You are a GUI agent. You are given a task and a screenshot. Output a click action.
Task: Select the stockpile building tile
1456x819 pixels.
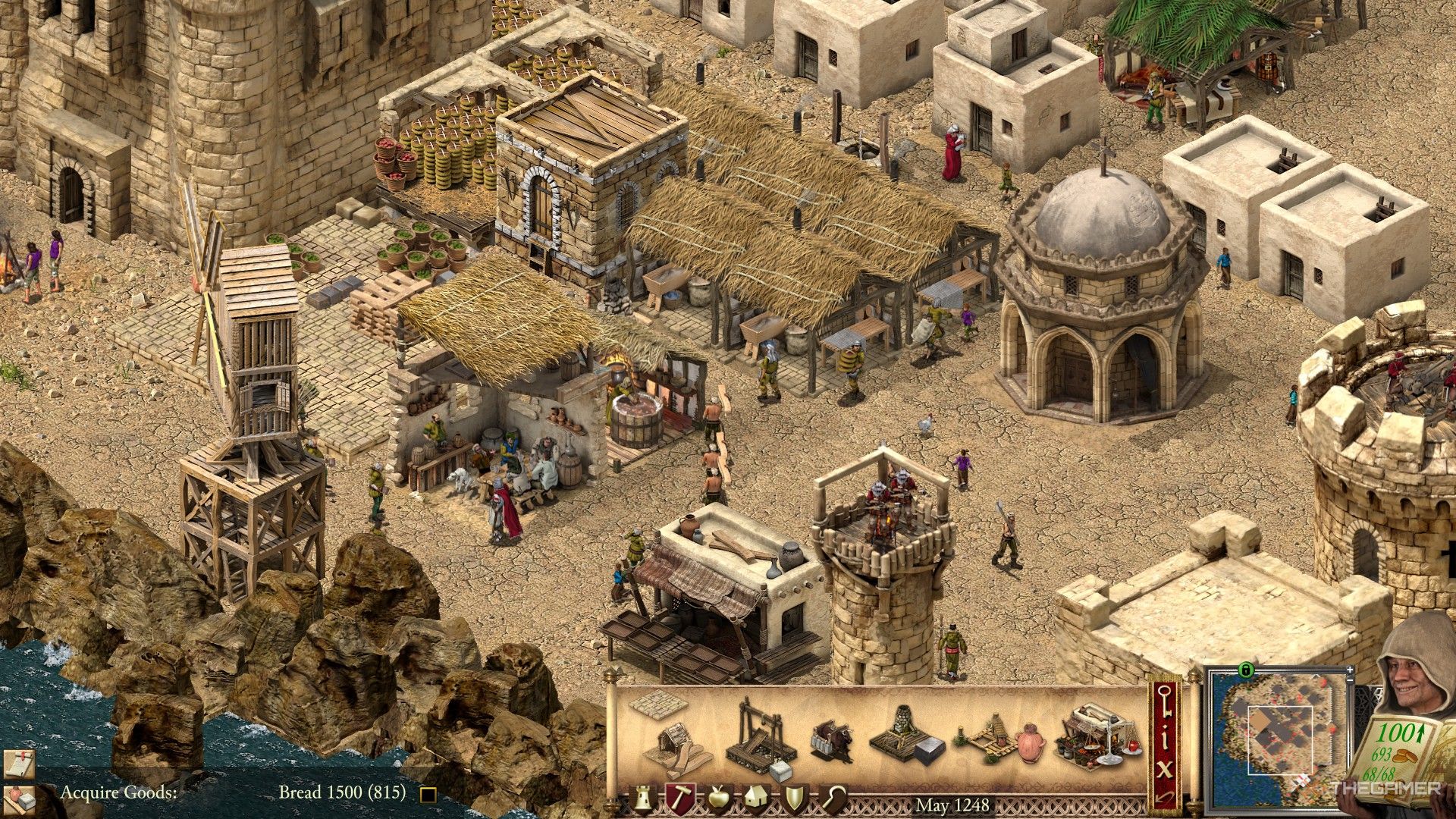657,705
